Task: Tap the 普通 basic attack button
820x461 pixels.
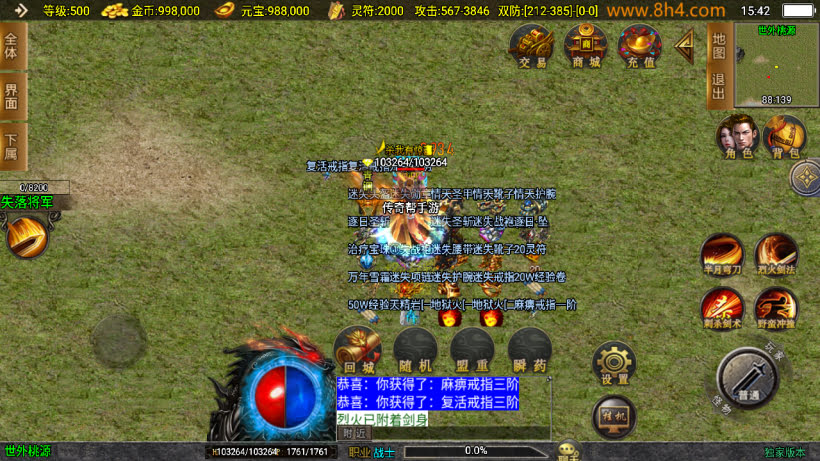Action: (746, 378)
